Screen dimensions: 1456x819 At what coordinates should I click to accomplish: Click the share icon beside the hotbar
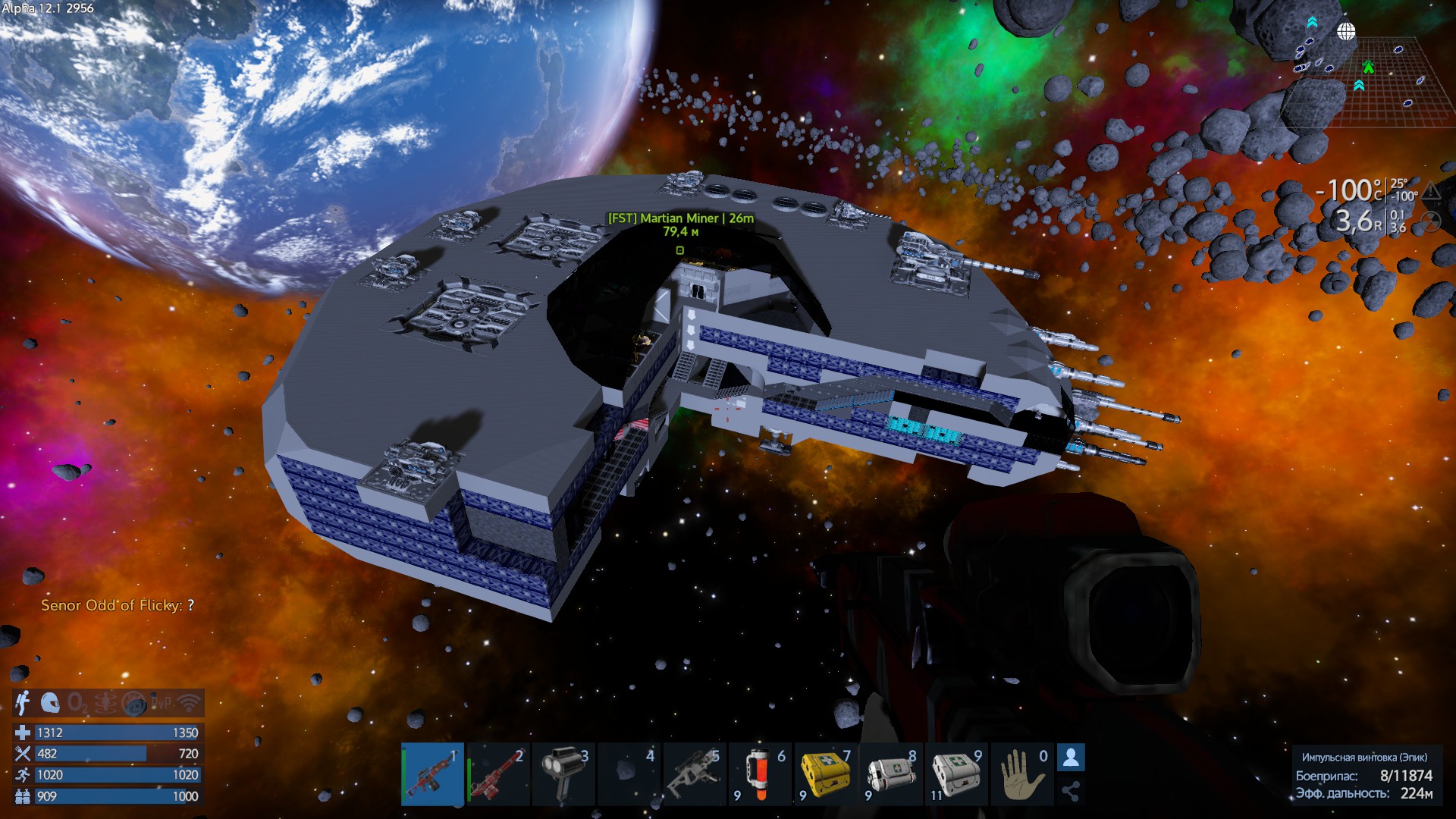[x=1071, y=792]
